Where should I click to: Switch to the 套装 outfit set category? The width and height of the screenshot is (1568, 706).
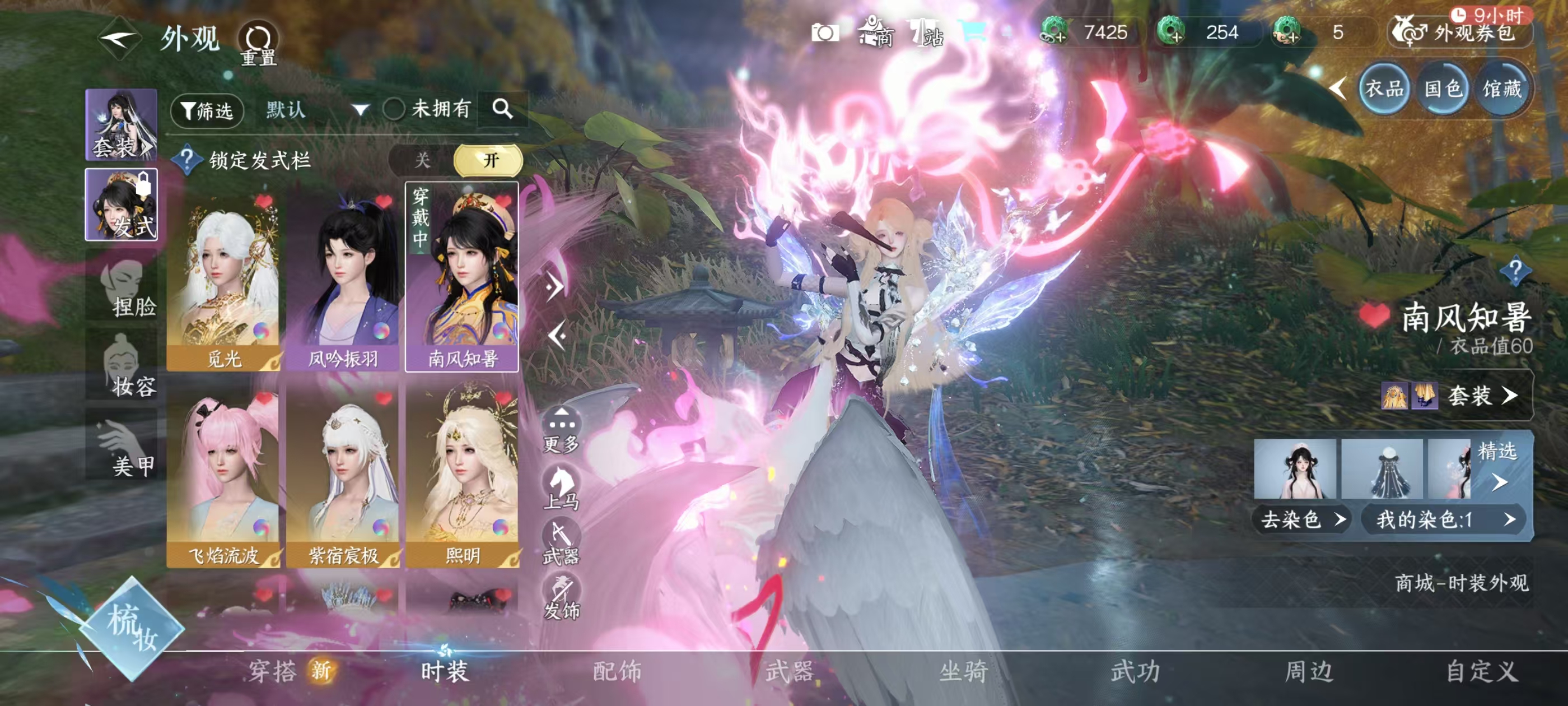click(x=121, y=125)
